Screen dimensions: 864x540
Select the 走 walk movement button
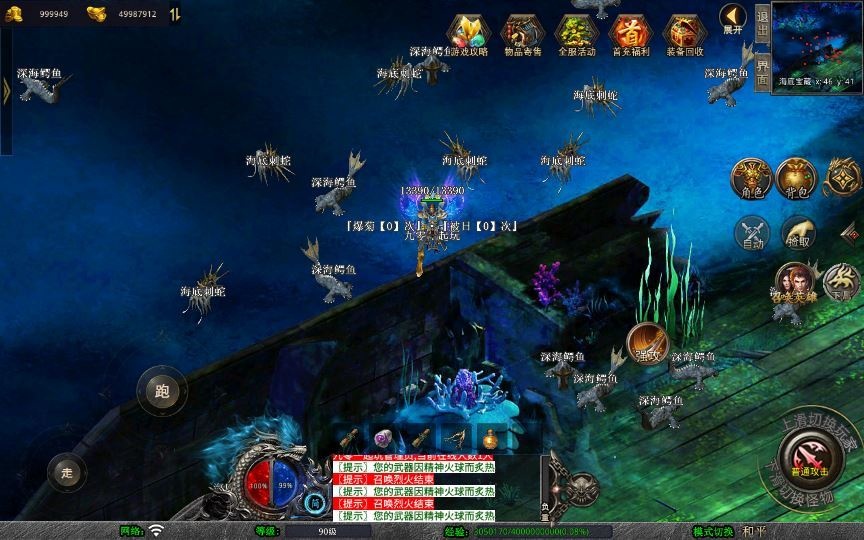[x=67, y=472]
